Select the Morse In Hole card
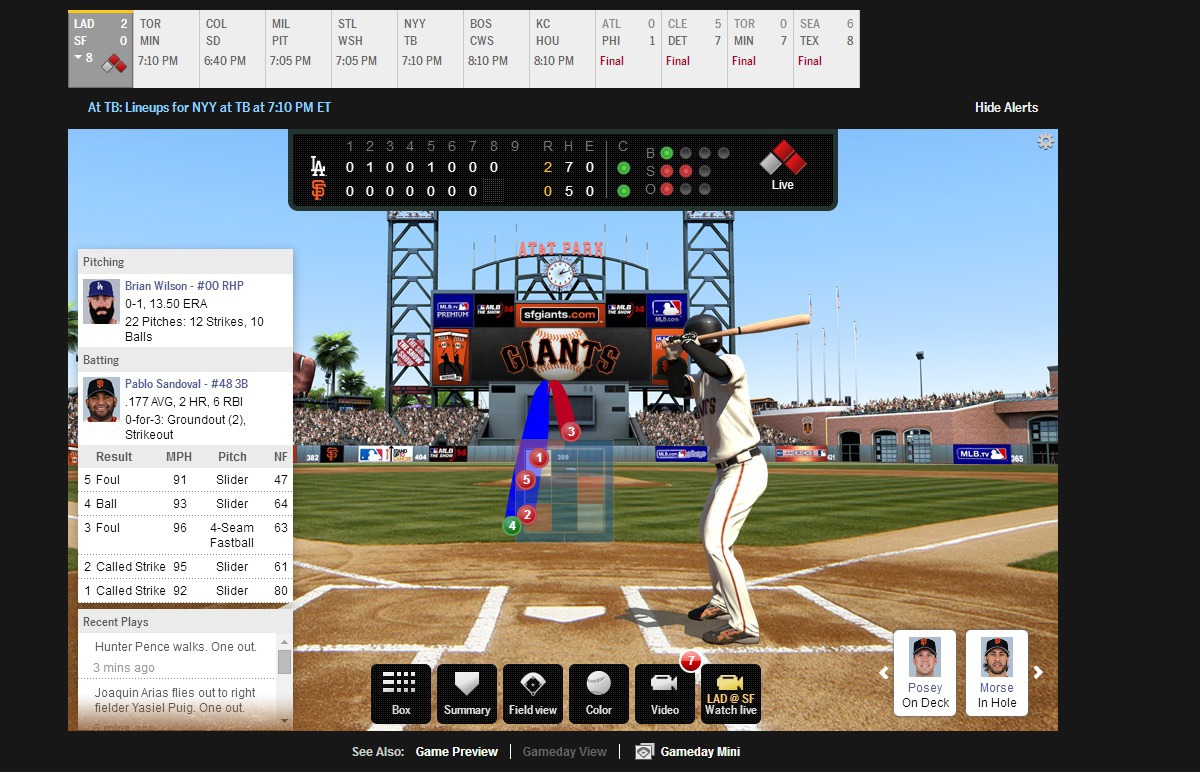Image resolution: width=1200 pixels, height=772 pixels. coord(997,671)
